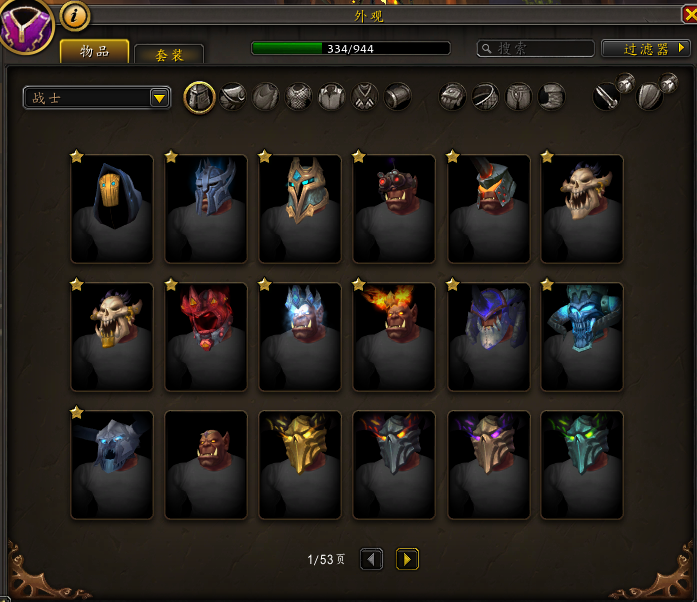The width and height of the screenshot is (697, 602).
Task: Switch to the 物品 items tab
Action: tap(94, 51)
